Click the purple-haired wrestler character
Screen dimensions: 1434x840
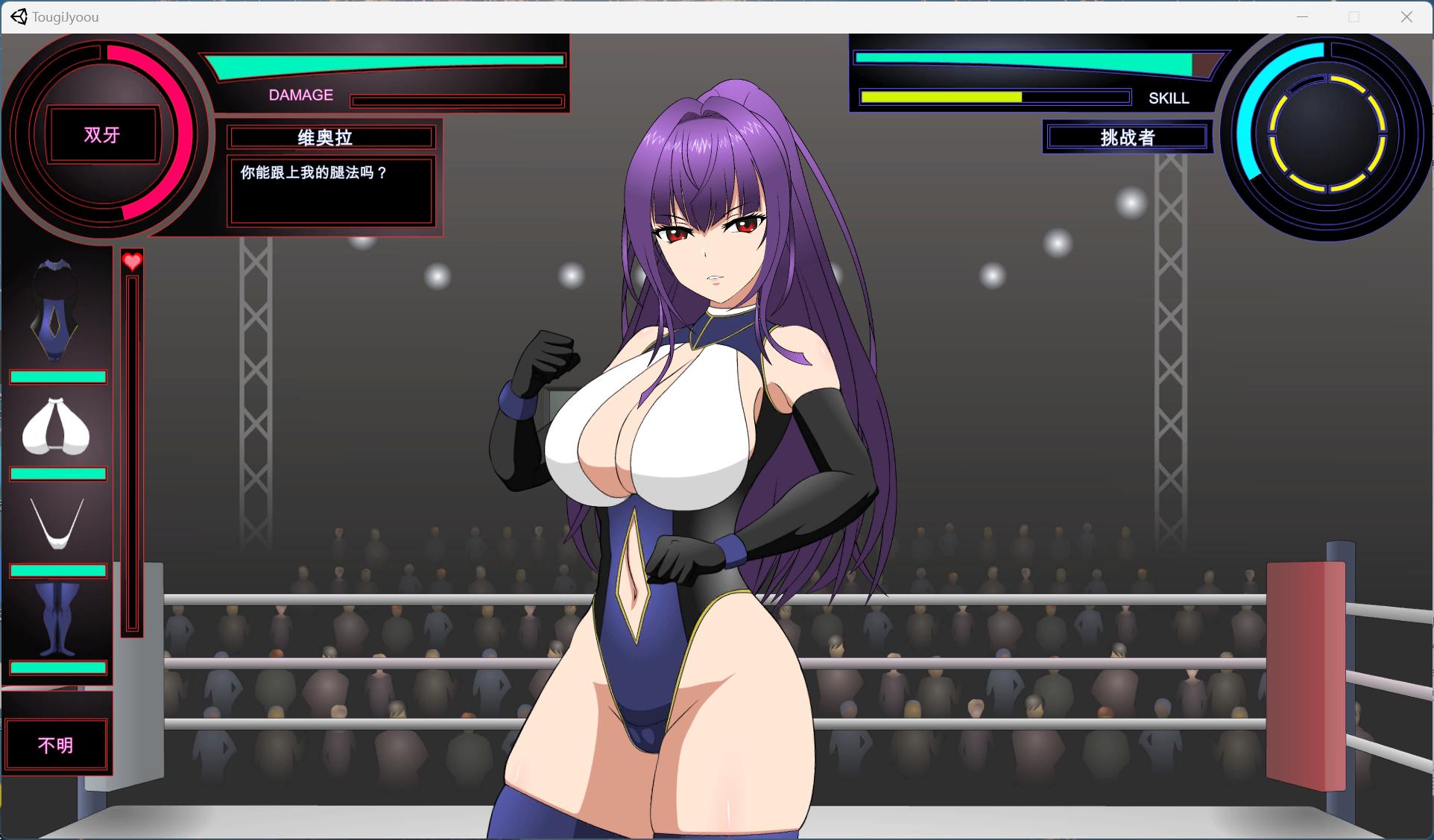693,447
